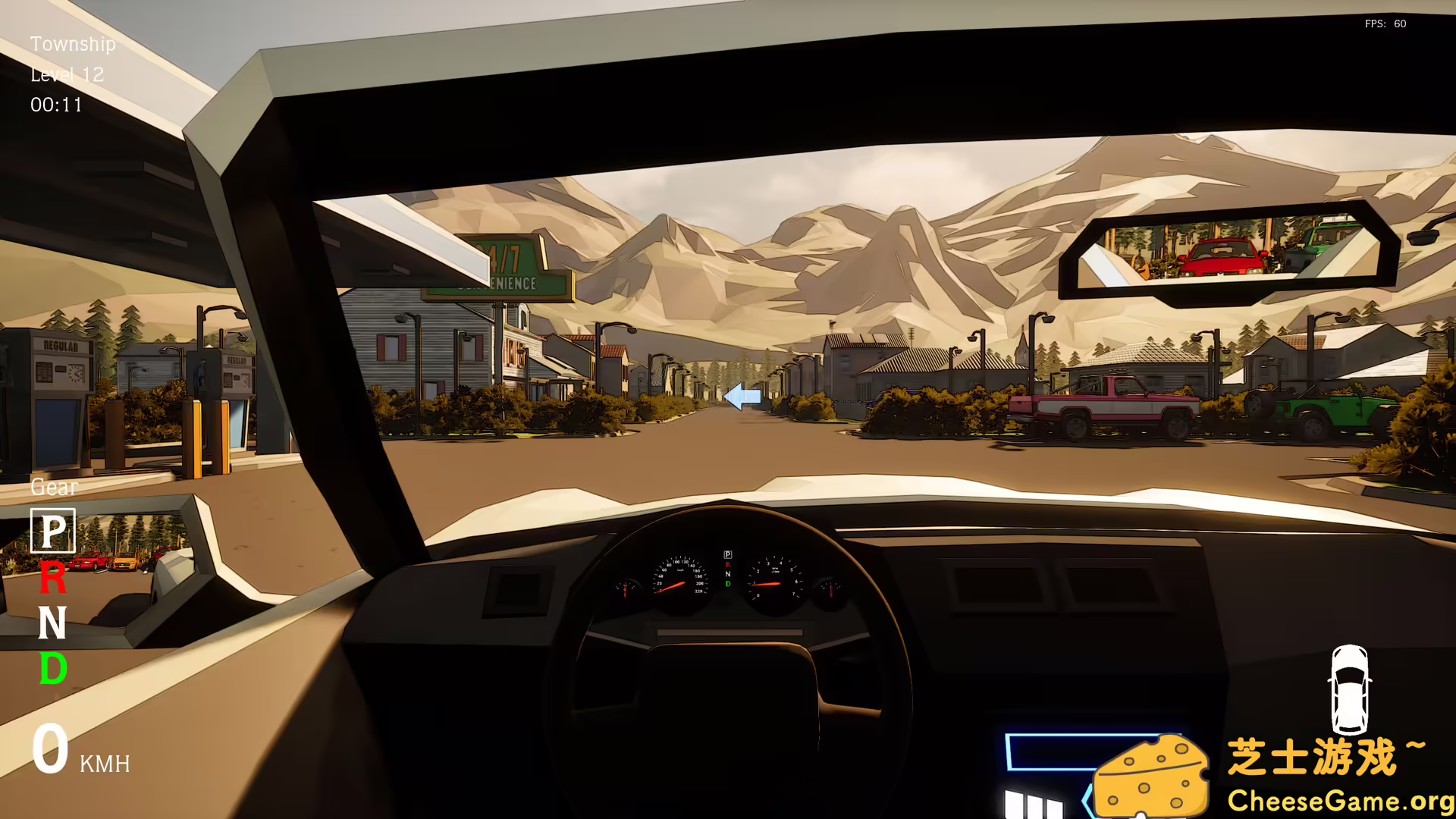Screen dimensions: 1456x819
Task: Click the tachometer gauge on the dashboard
Action: [773, 576]
